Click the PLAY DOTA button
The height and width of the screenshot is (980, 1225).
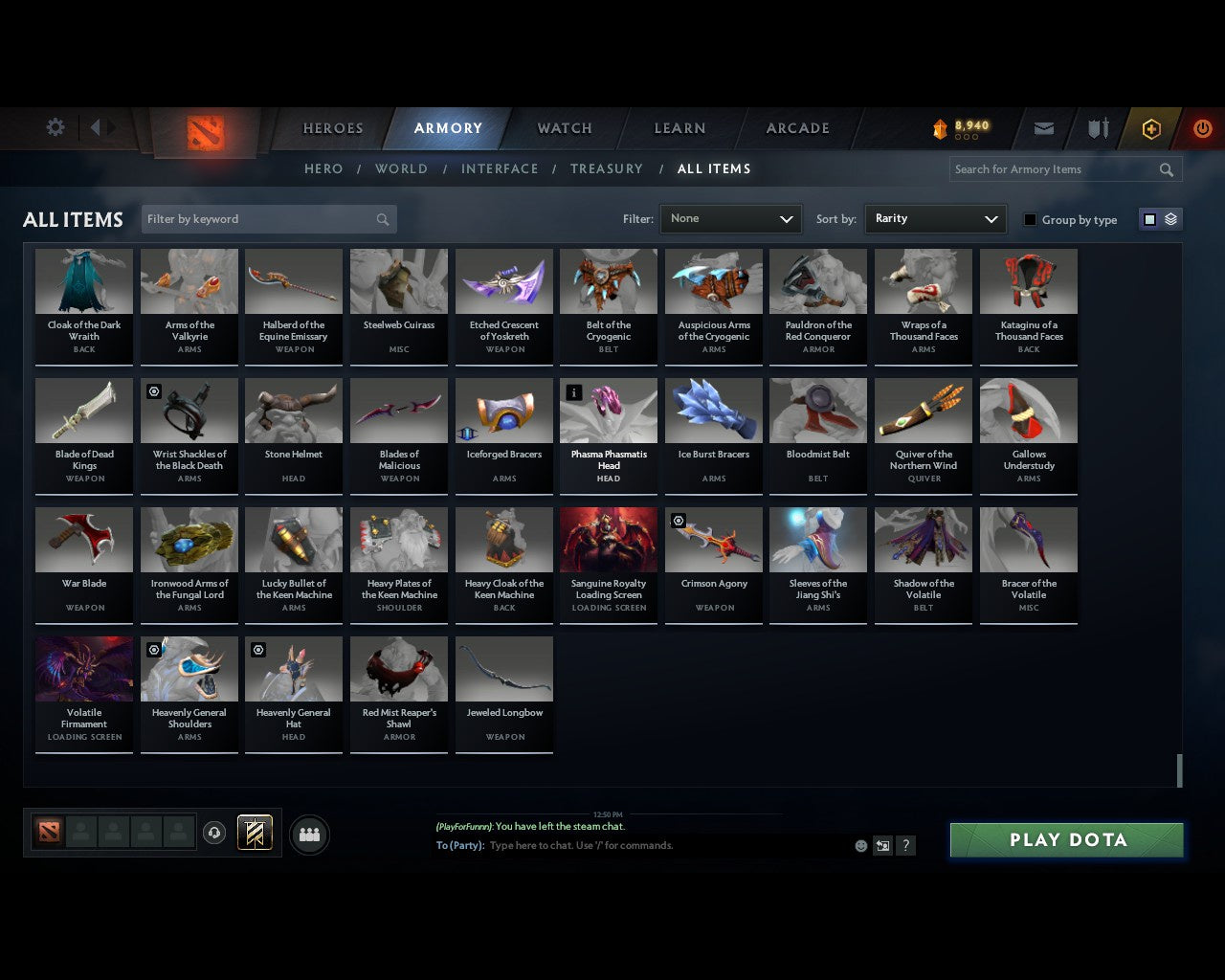1066,839
